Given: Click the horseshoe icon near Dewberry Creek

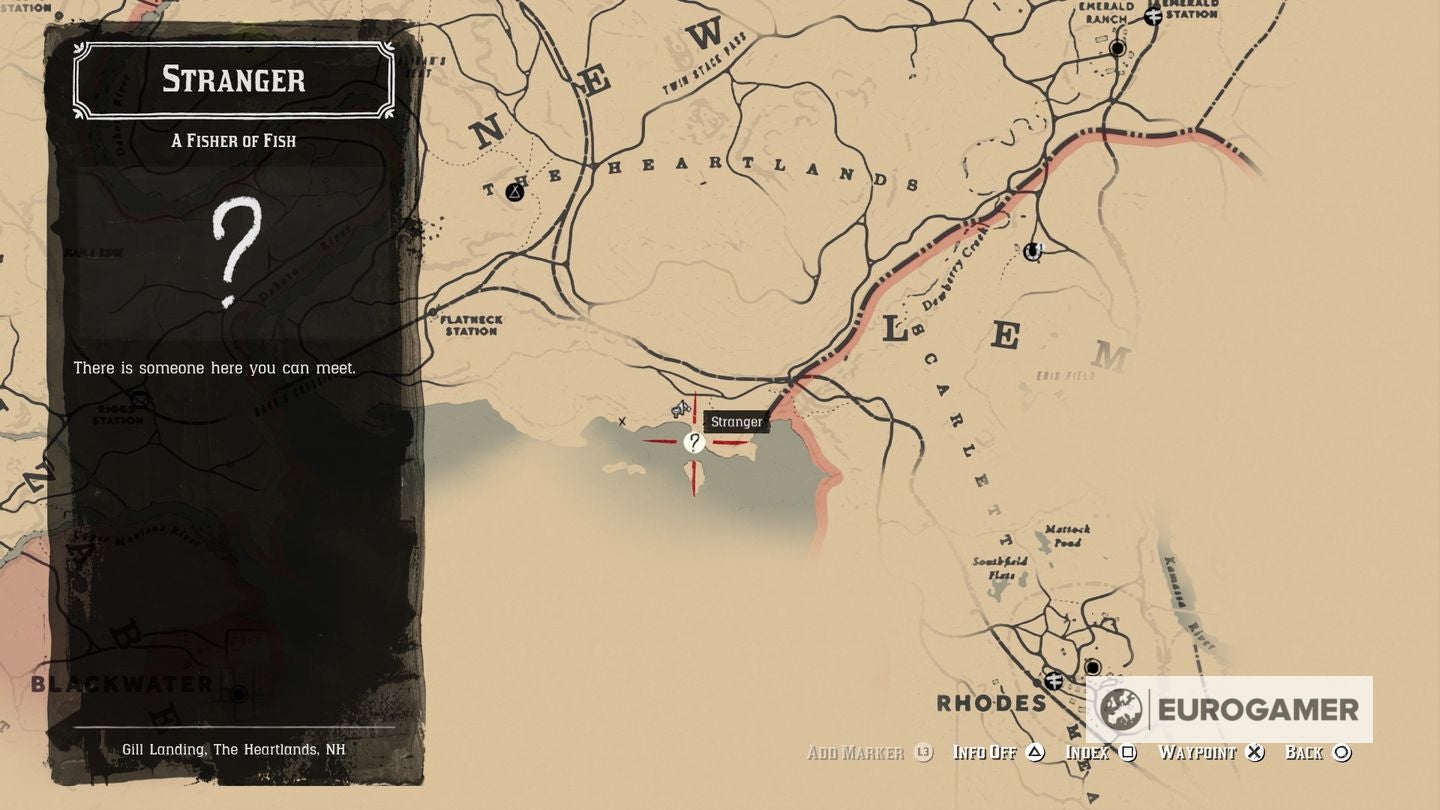Looking at the screenshot, I should 1032,251.
